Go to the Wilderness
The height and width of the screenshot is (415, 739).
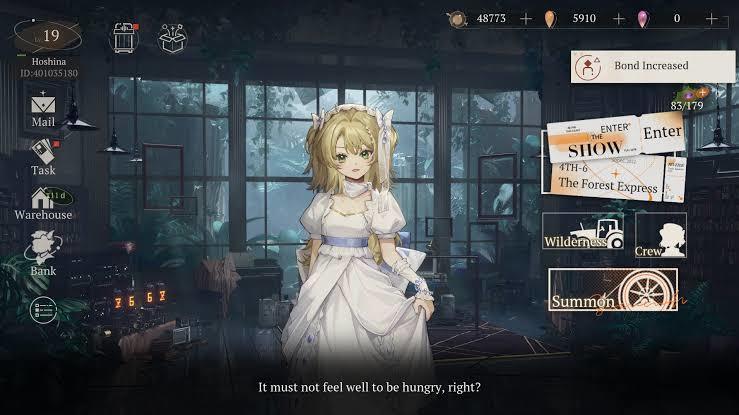pyautogui.click(x=583, y=232)
